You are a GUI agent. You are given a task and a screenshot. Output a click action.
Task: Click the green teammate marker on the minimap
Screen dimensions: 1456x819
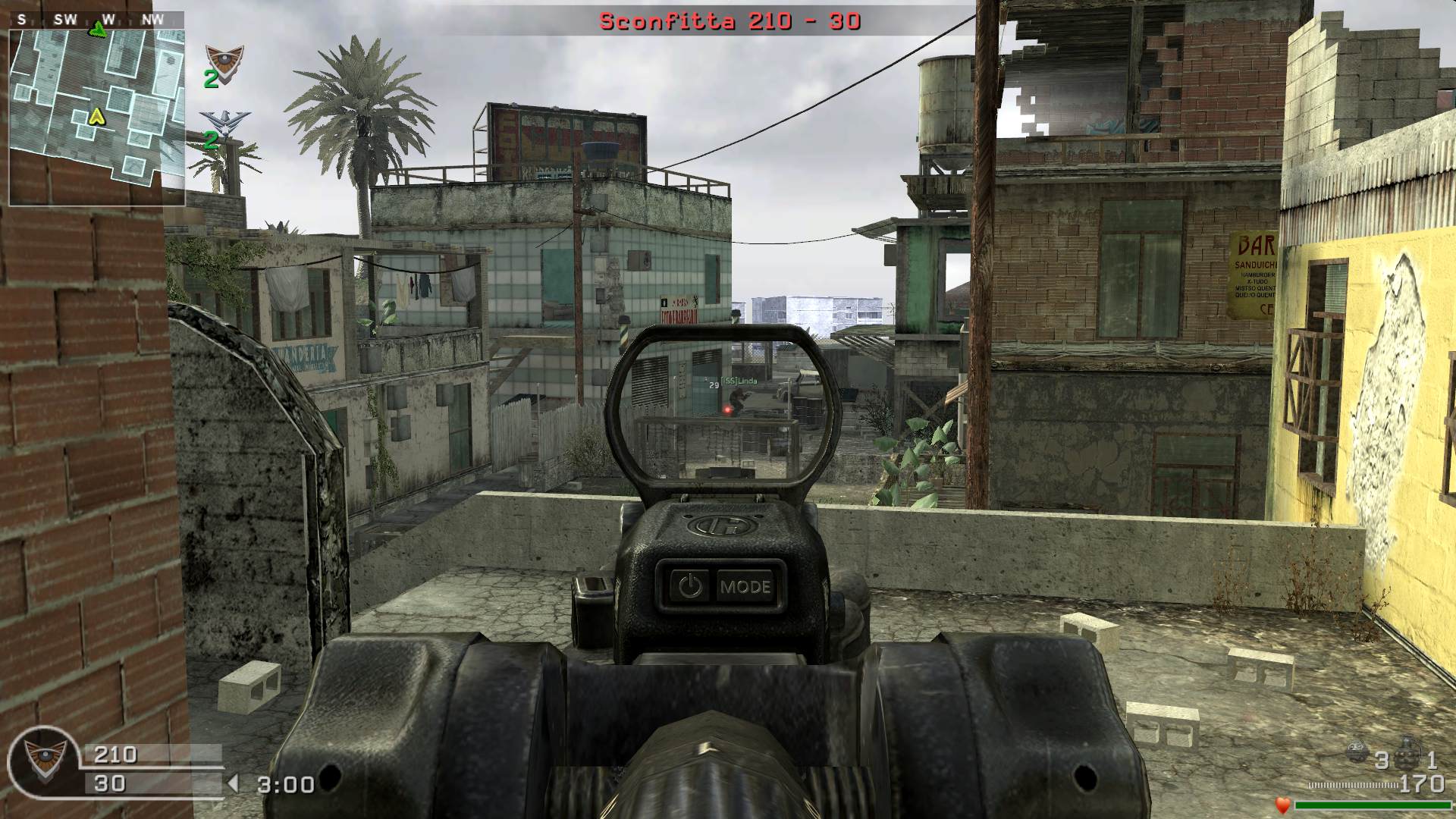(98, 30)
